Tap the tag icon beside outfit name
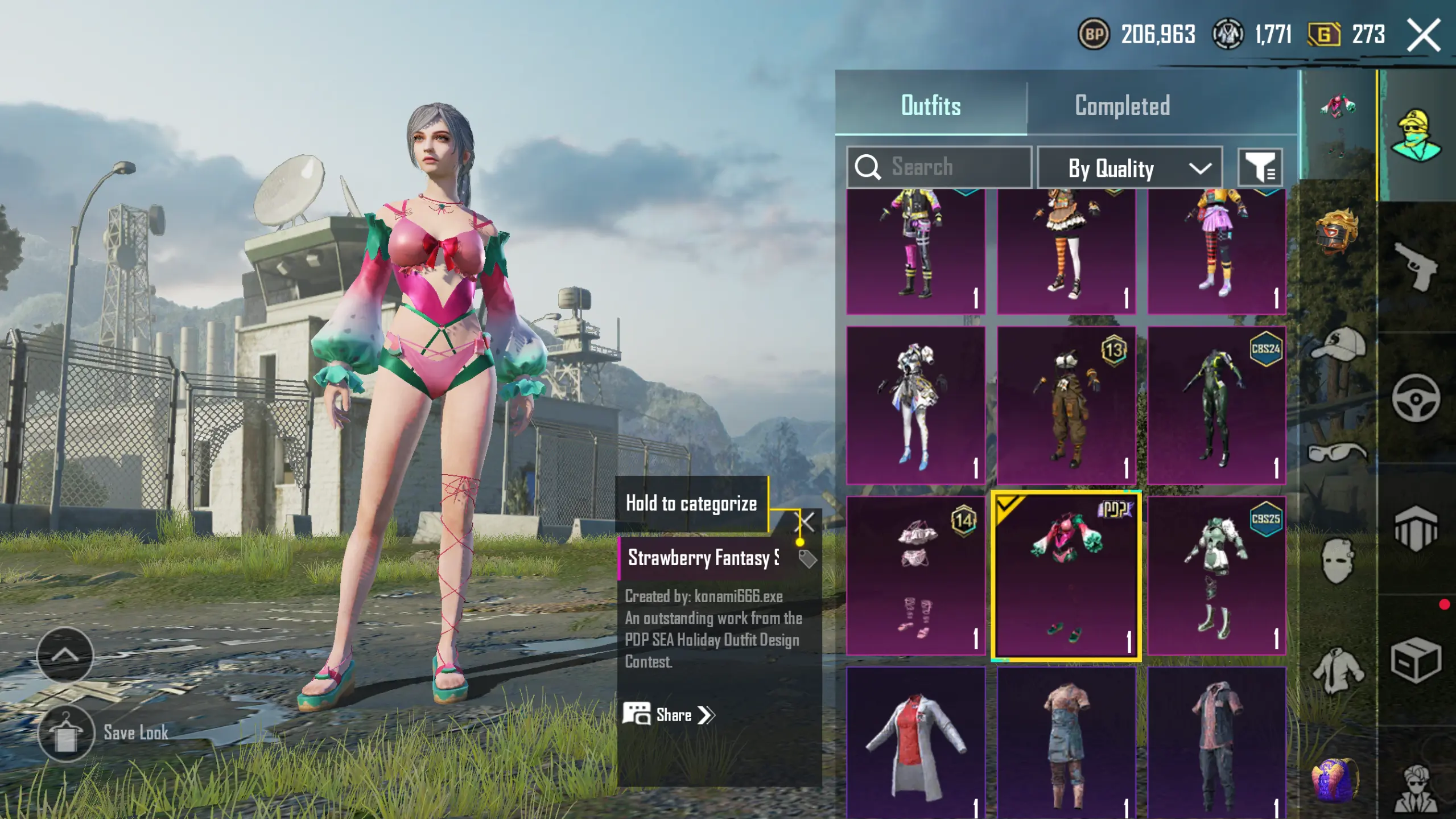The height and width of the screenshot is (819, 1456). click(807, 558)
